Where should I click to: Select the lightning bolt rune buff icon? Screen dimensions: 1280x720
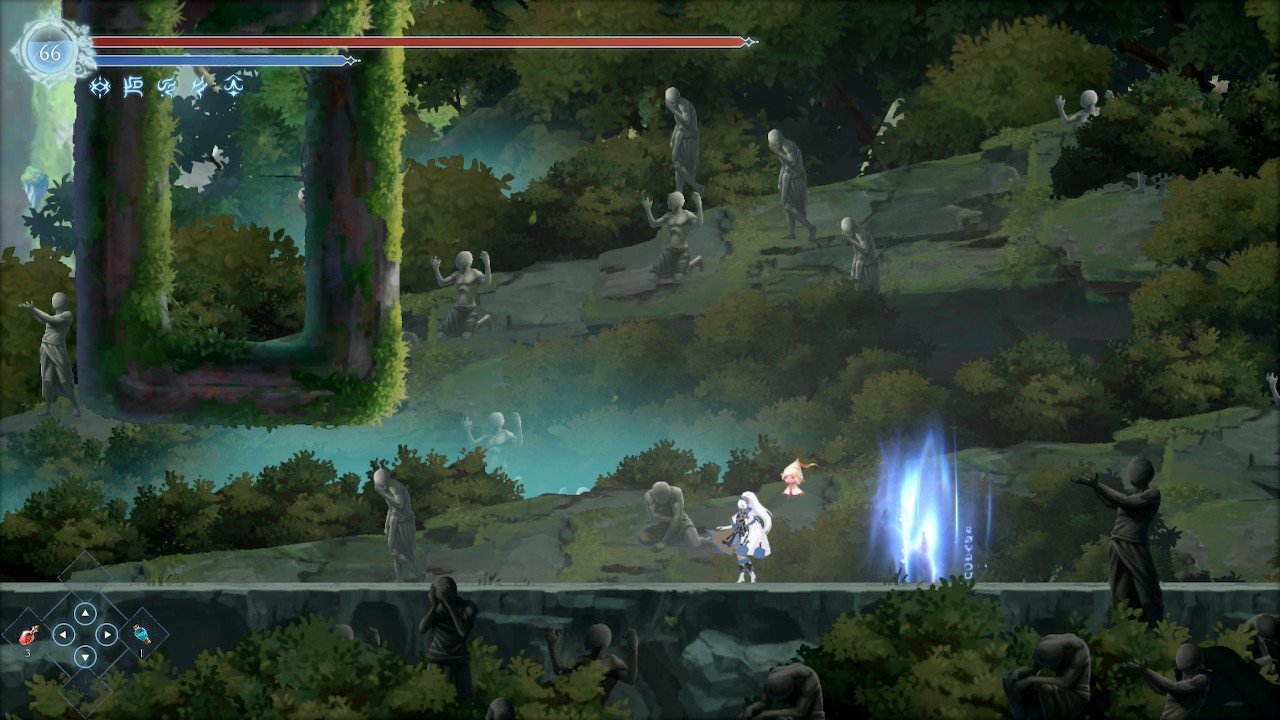coord(200,87)
